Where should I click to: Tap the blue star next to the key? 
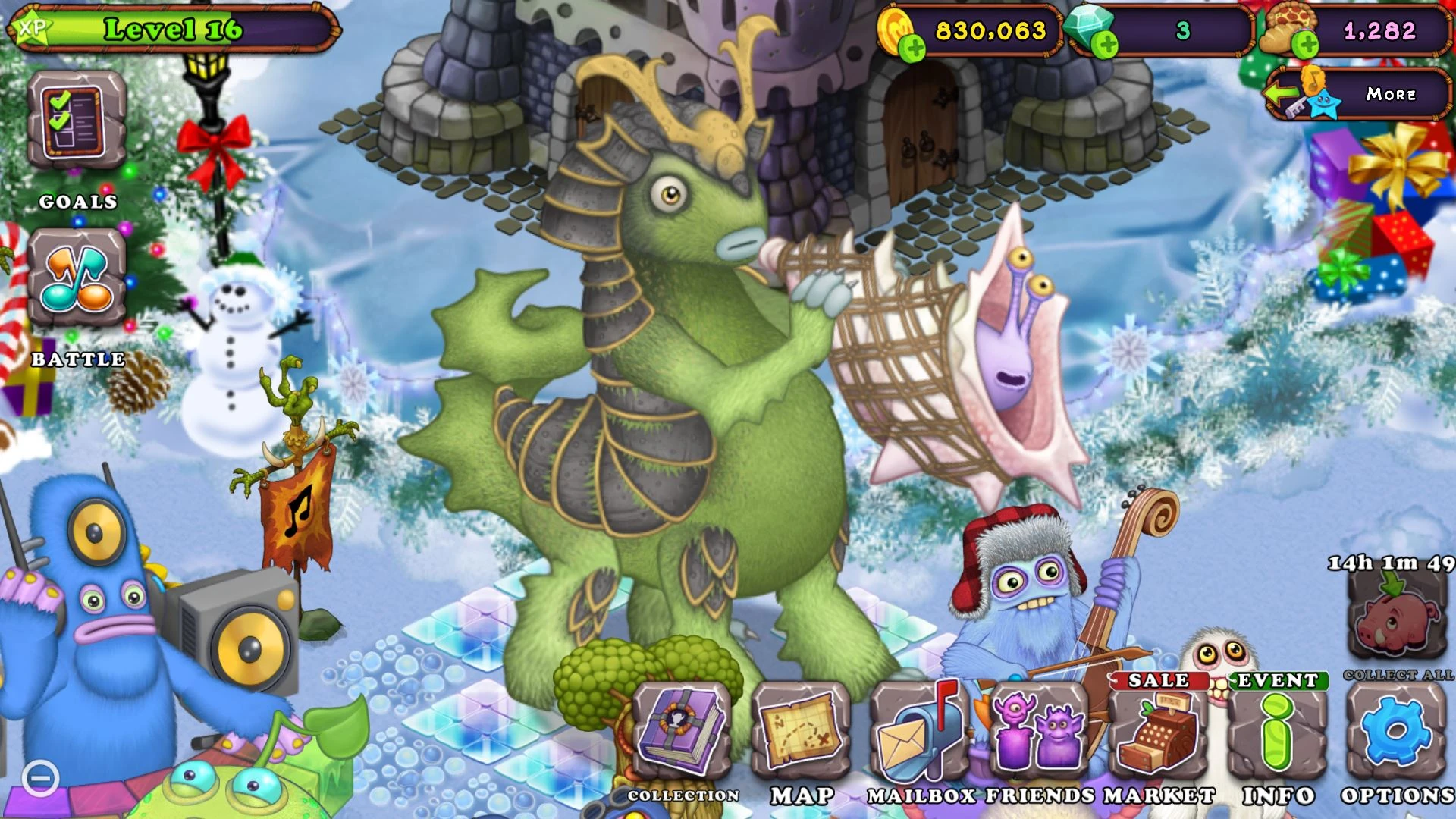click(x=1324, y=105)
